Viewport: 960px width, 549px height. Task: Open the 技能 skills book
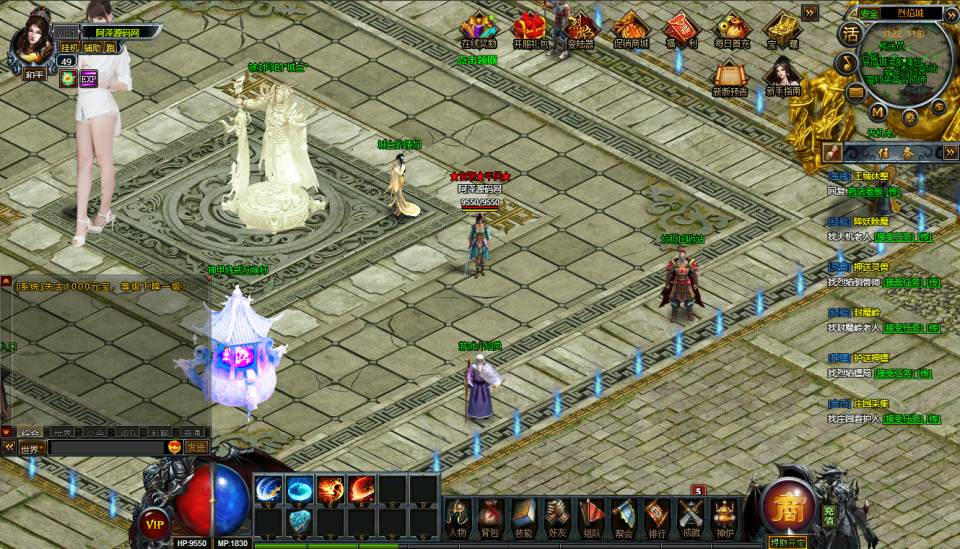(x=524, y=517)
